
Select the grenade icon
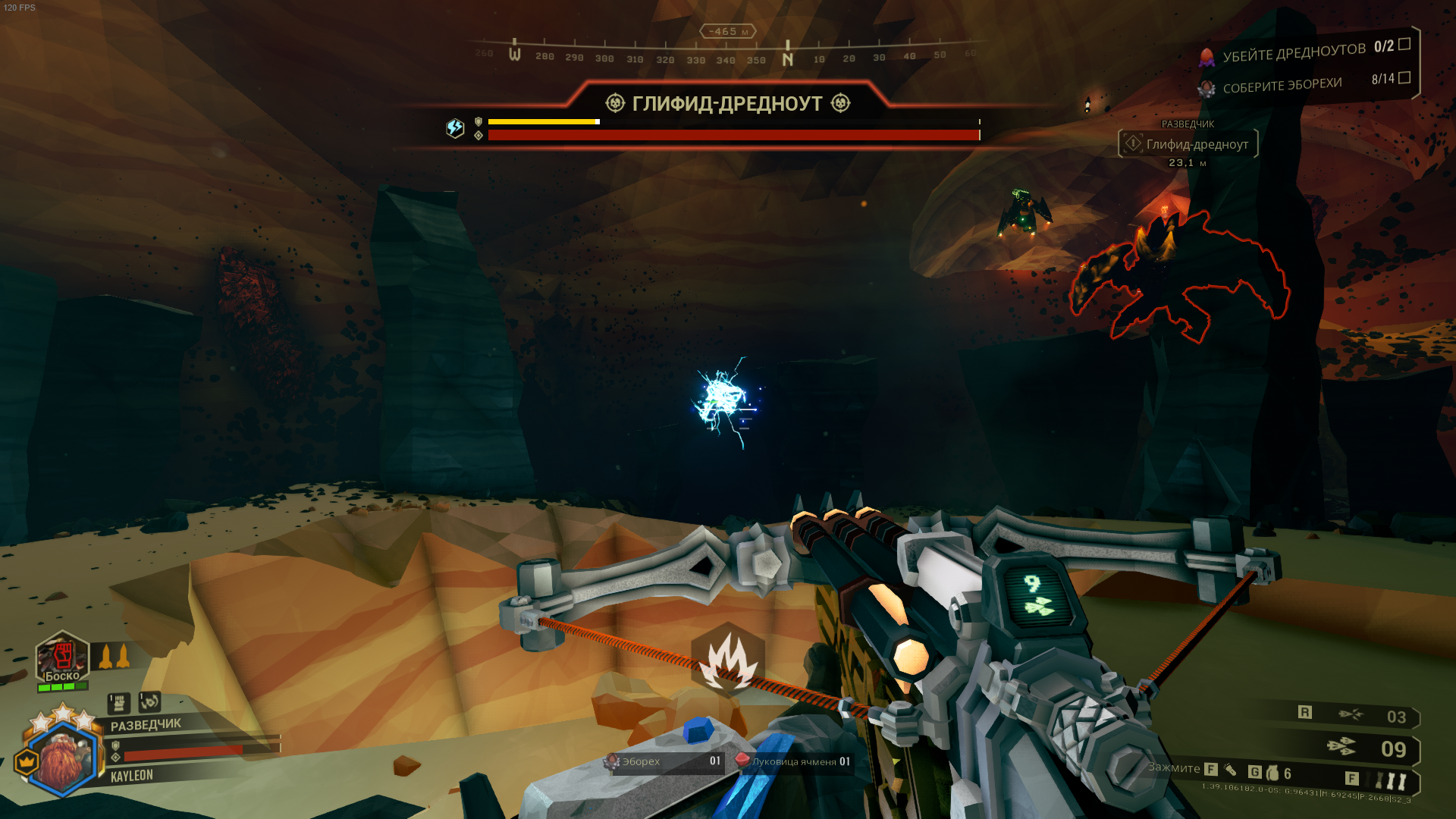1272,773
